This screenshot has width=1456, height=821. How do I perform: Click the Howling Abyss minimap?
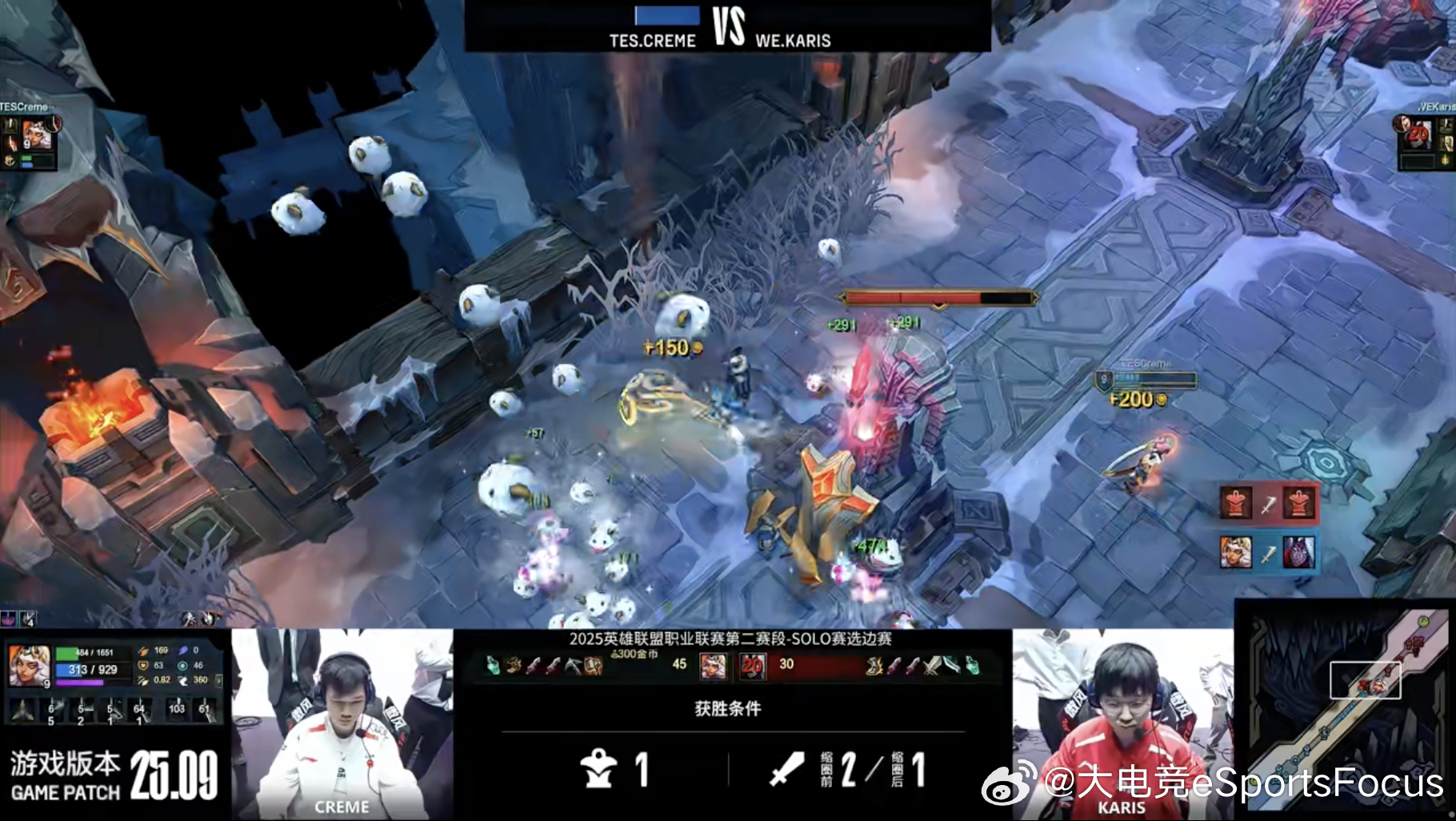1346,709
